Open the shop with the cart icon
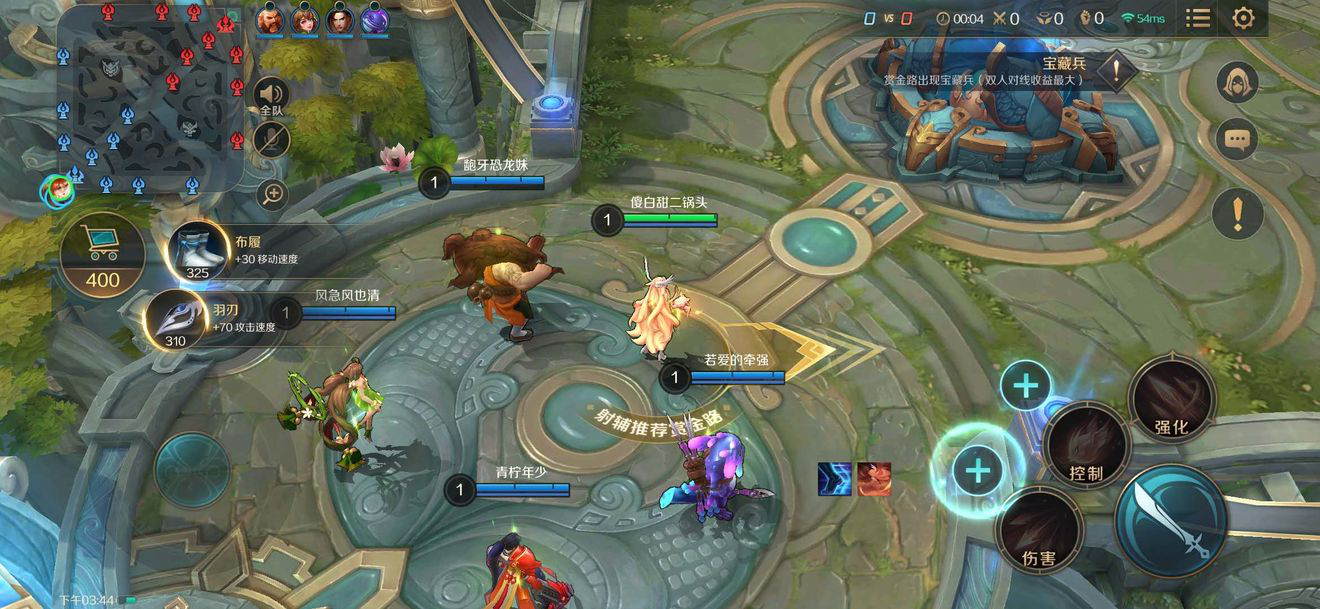Screen dimensions: 1320x609 102,253
